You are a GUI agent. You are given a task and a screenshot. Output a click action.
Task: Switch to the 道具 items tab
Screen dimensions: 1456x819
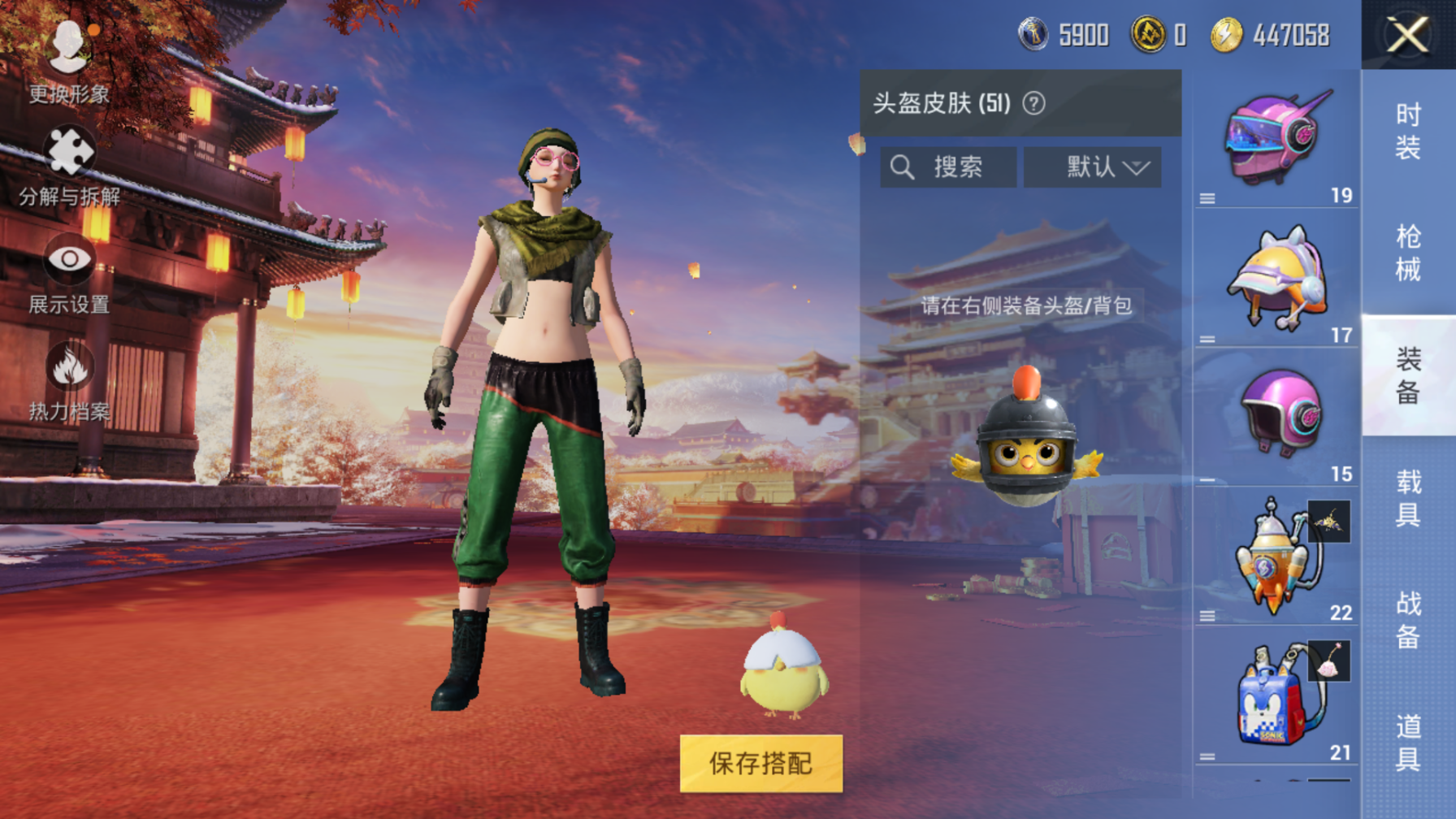1408,741
